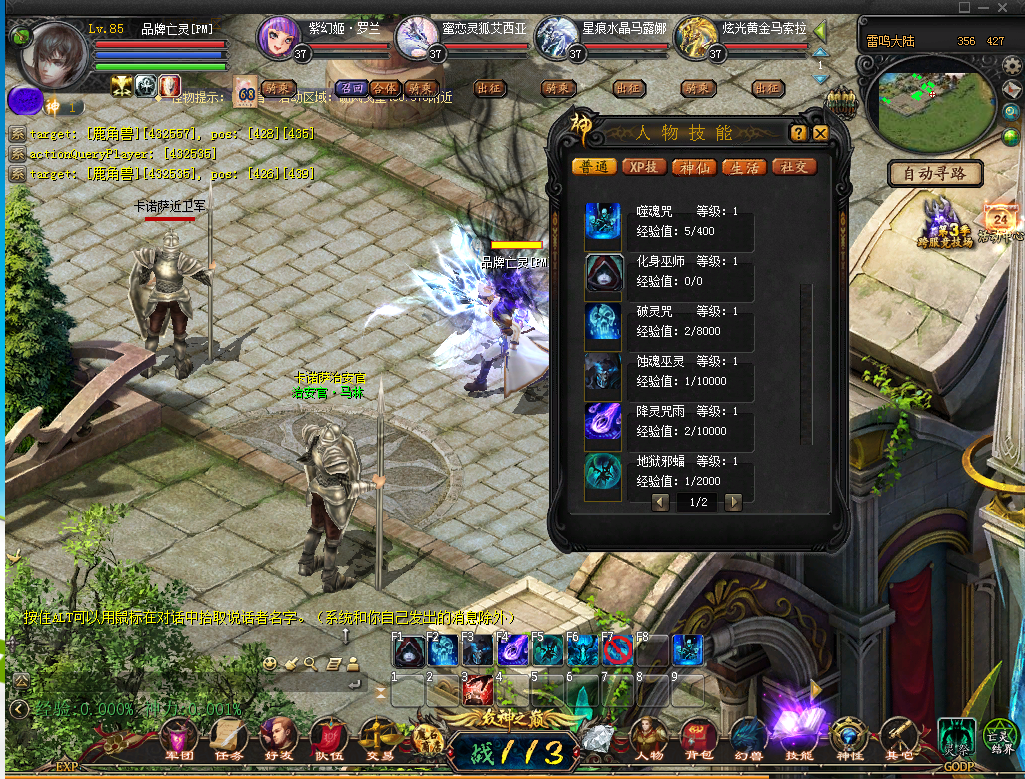This screenshot has height=779, width=1025.
Task: Open help for the skills window
Action: pos(798,133)
